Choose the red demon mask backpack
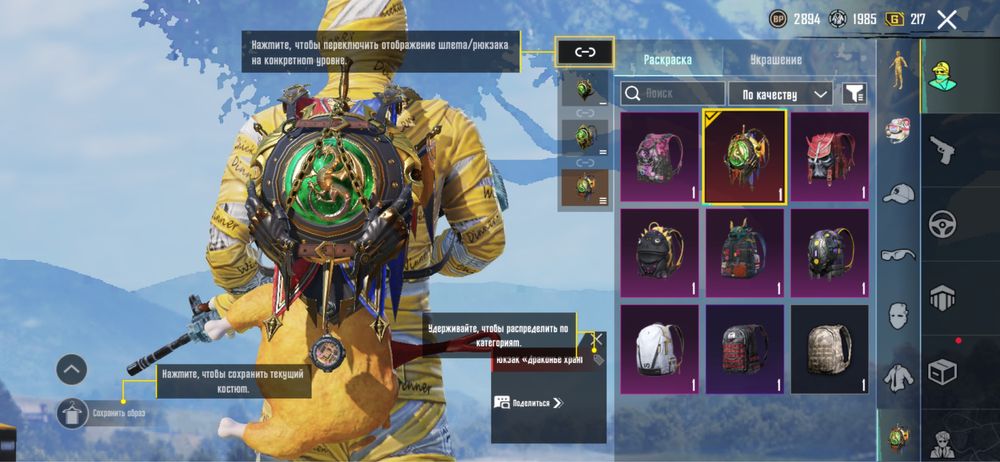Screen dimensions: 1000x462 tap(829, 155)
